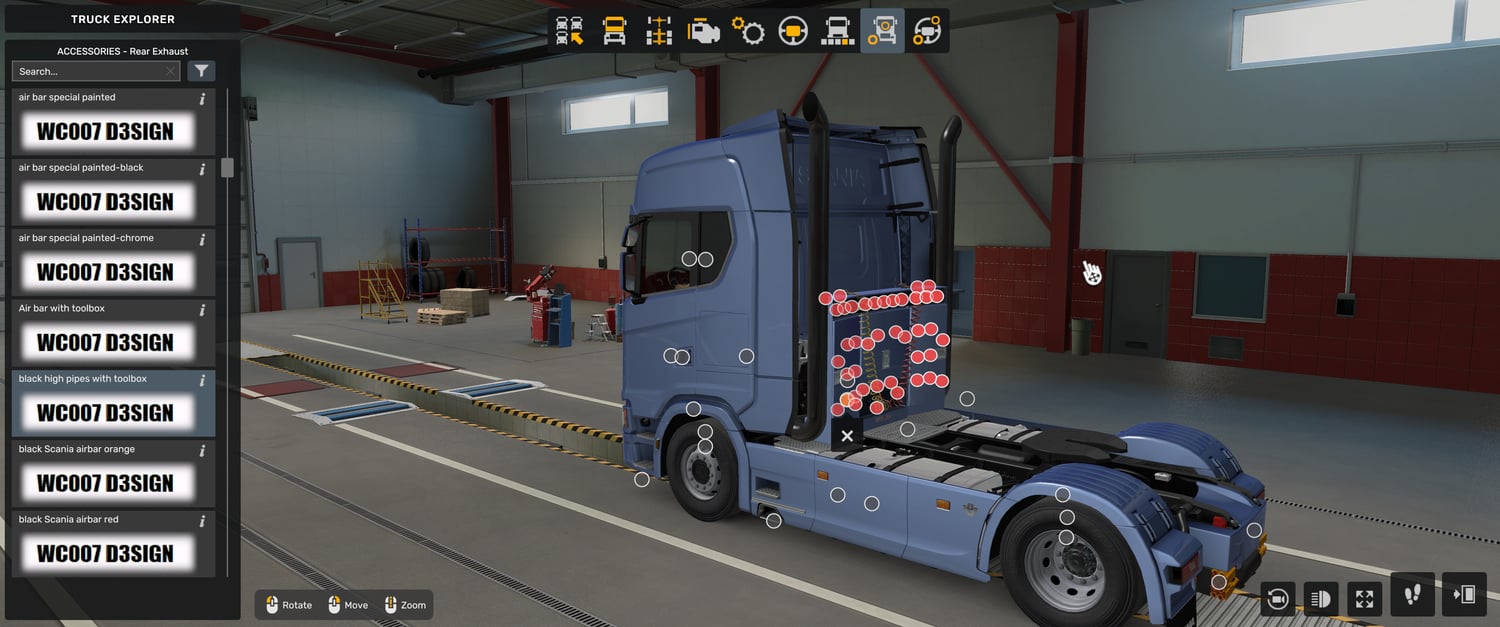The width and height of the screenshot is (1500, 627).
Task: Open the transmission gears category
Action: point(748,31)
